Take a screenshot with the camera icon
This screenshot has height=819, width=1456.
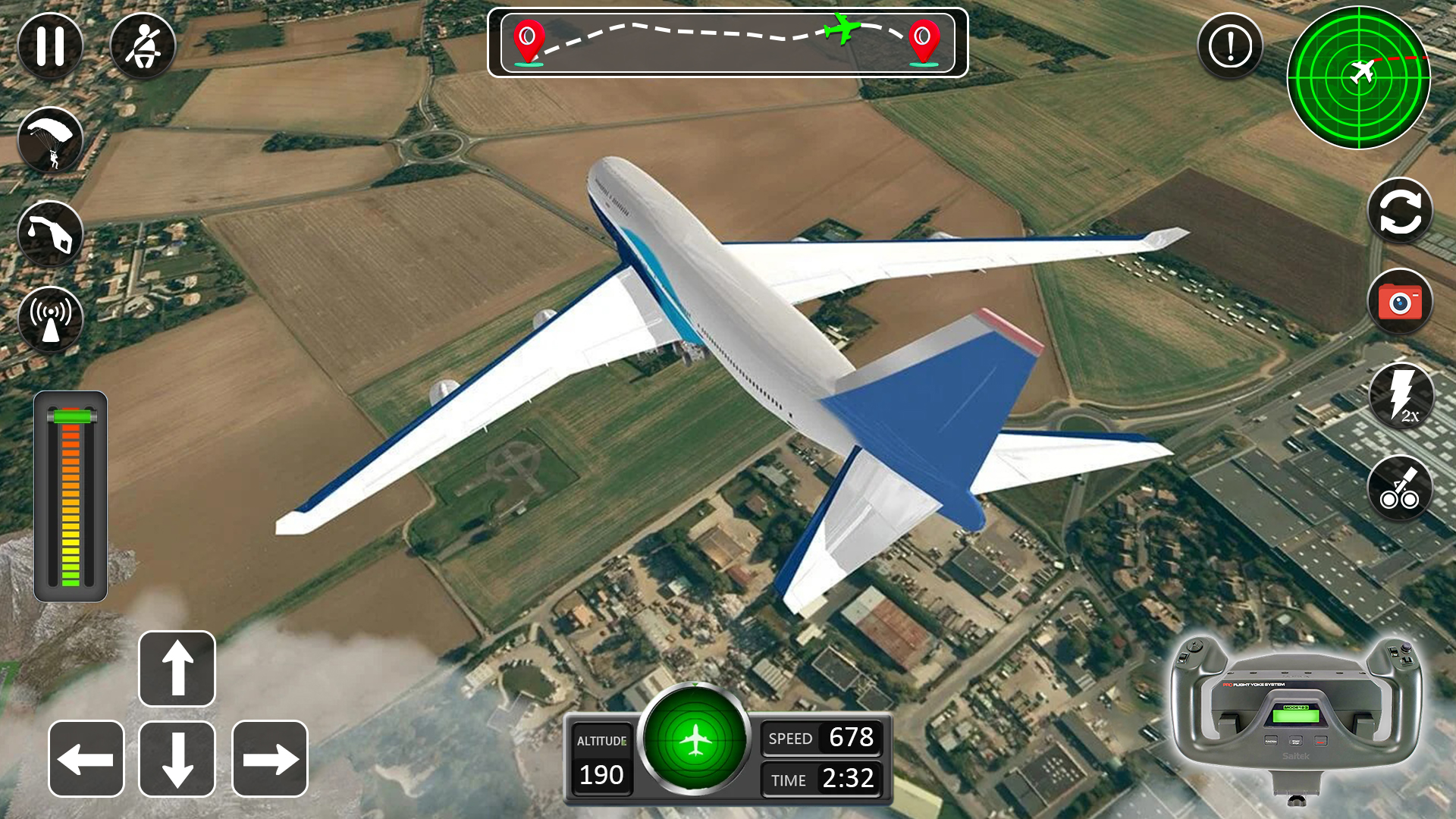1400,303
